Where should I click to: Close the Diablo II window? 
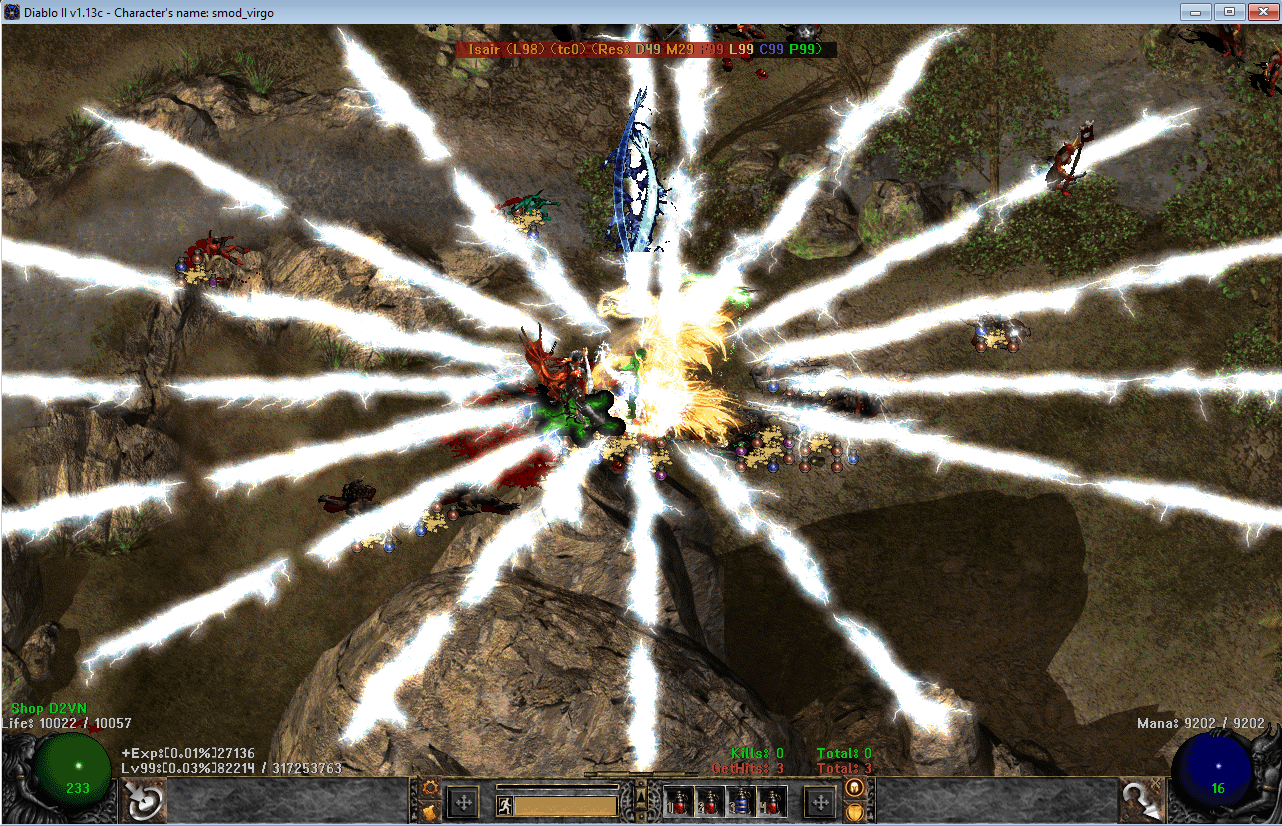[x=1259, y=12]
